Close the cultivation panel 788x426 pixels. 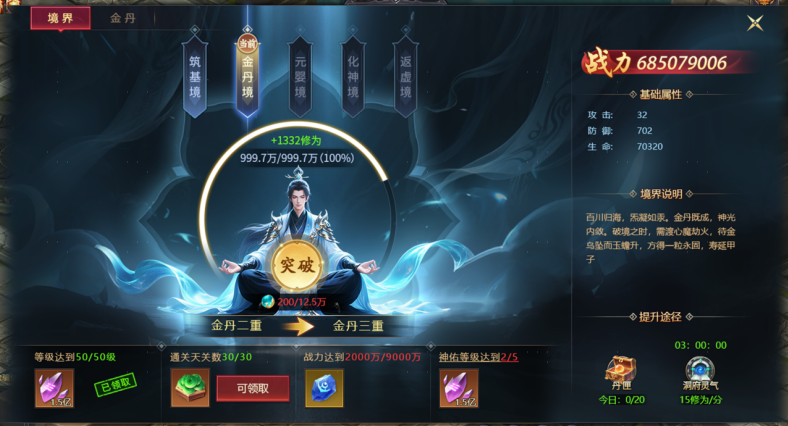pyautogui.click(x=755, y=23)
